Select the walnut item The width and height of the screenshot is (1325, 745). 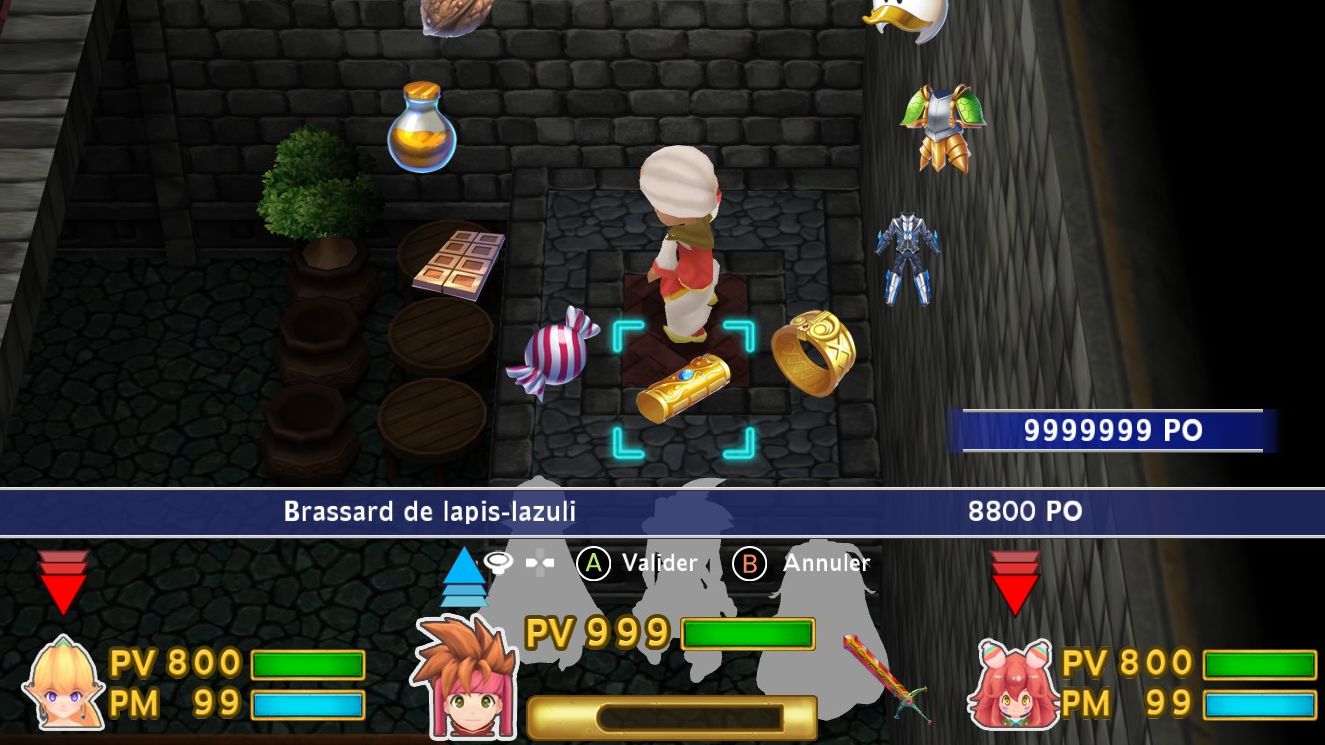pyautogui.click(x=454, y=15)
